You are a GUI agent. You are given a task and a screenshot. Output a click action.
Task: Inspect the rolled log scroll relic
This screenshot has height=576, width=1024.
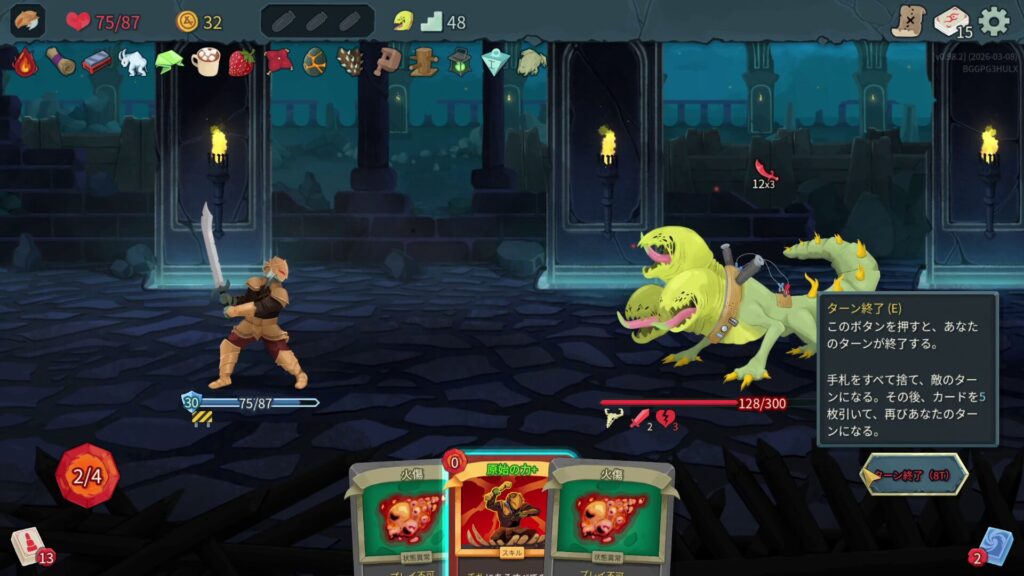pos(60,62)
